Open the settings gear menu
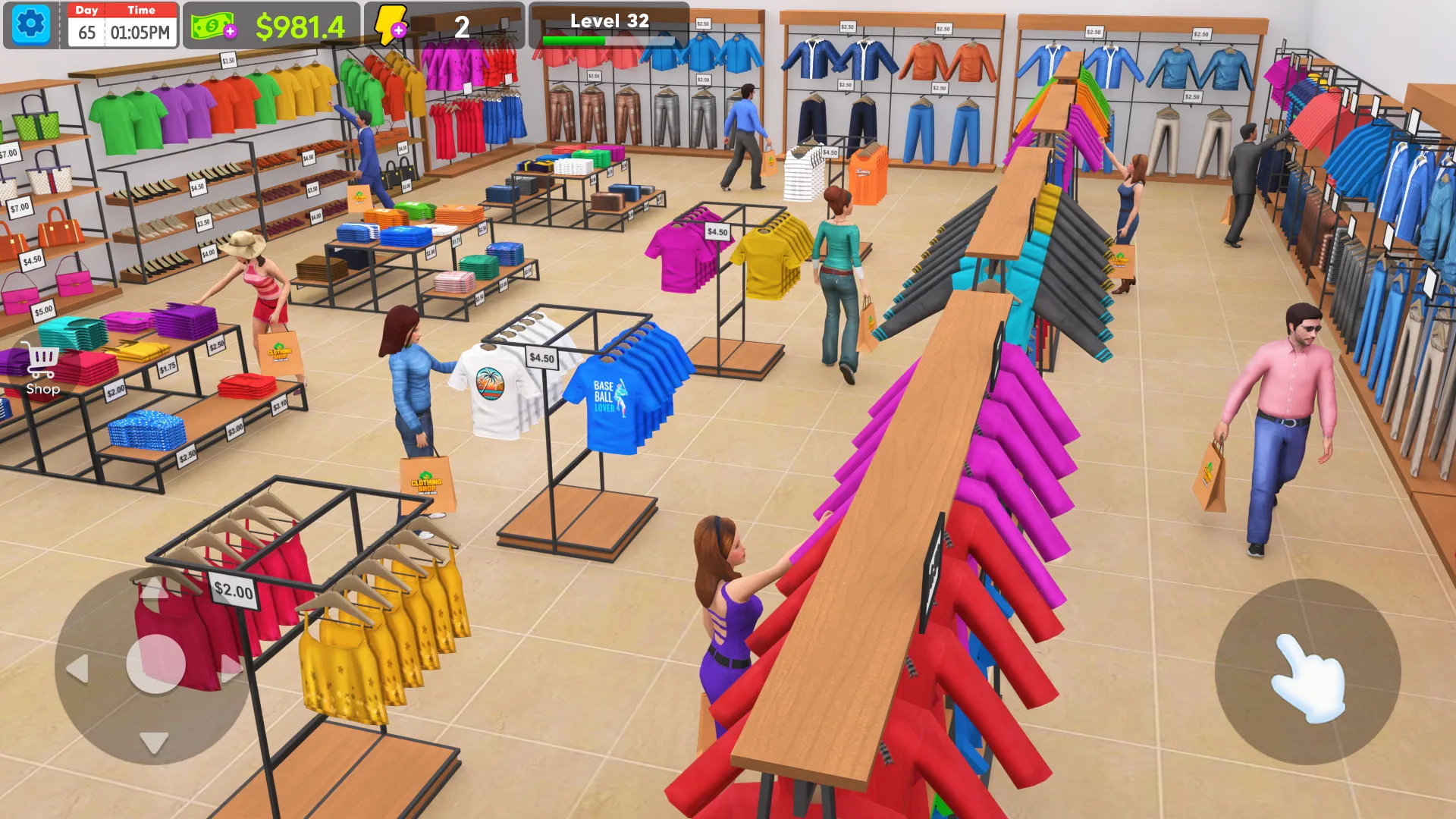The width and height of the screenshot is (1456, 819). tap(29, 25)
